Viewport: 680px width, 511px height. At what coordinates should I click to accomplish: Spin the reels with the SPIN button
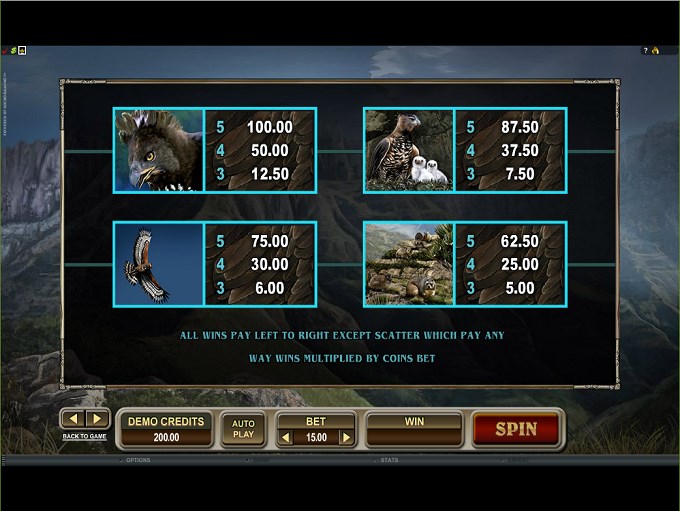click(516, 429)
